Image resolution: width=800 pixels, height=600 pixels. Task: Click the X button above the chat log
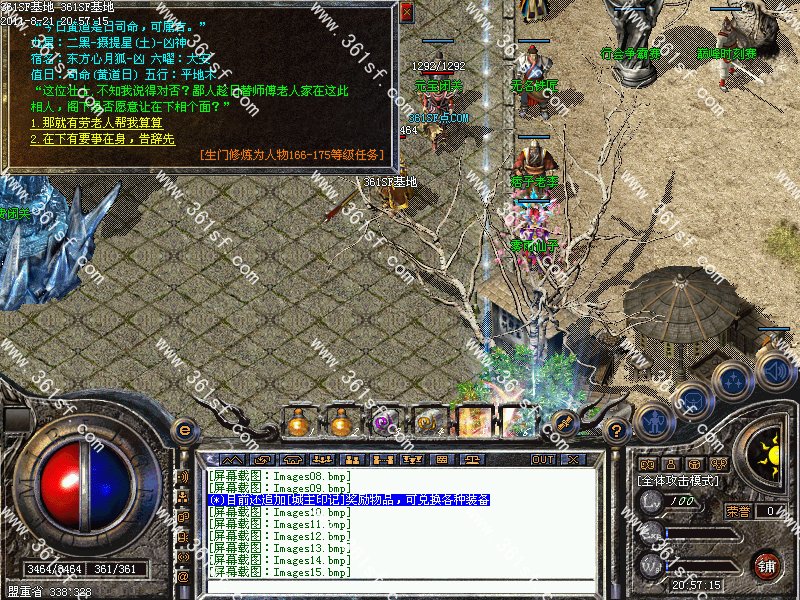[x=572, y=459]
